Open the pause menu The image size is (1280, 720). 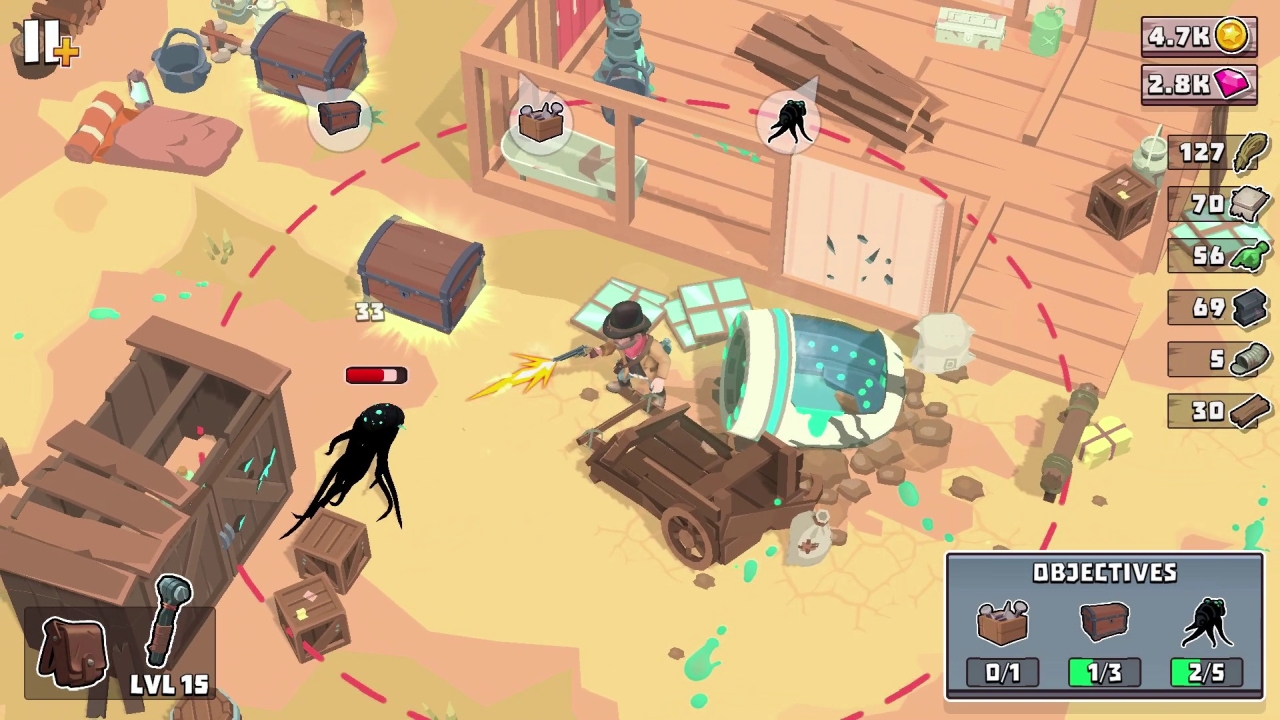coord(42,40)
